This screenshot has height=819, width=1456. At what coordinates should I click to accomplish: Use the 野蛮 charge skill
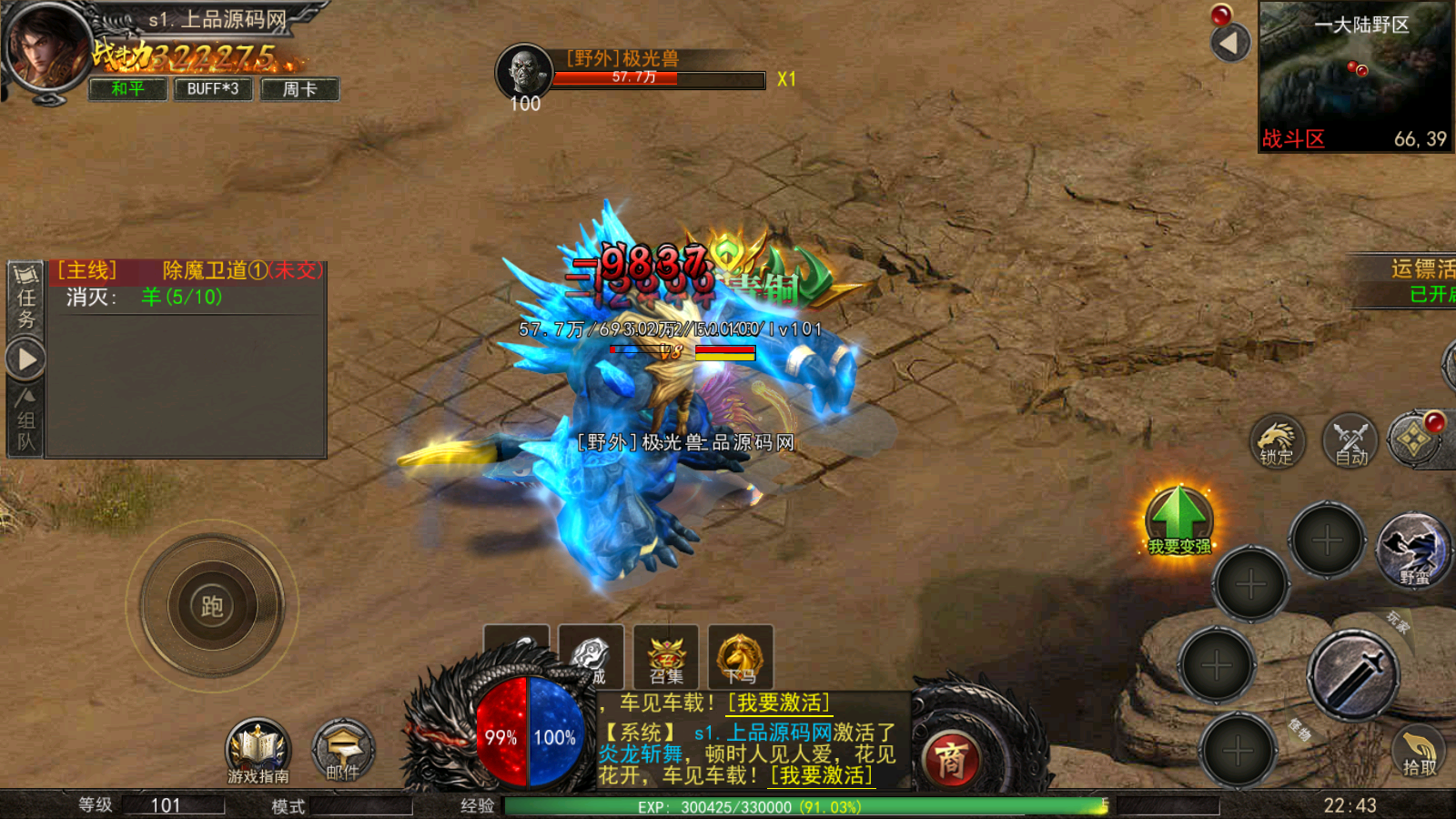click(x=1413, y=550)
